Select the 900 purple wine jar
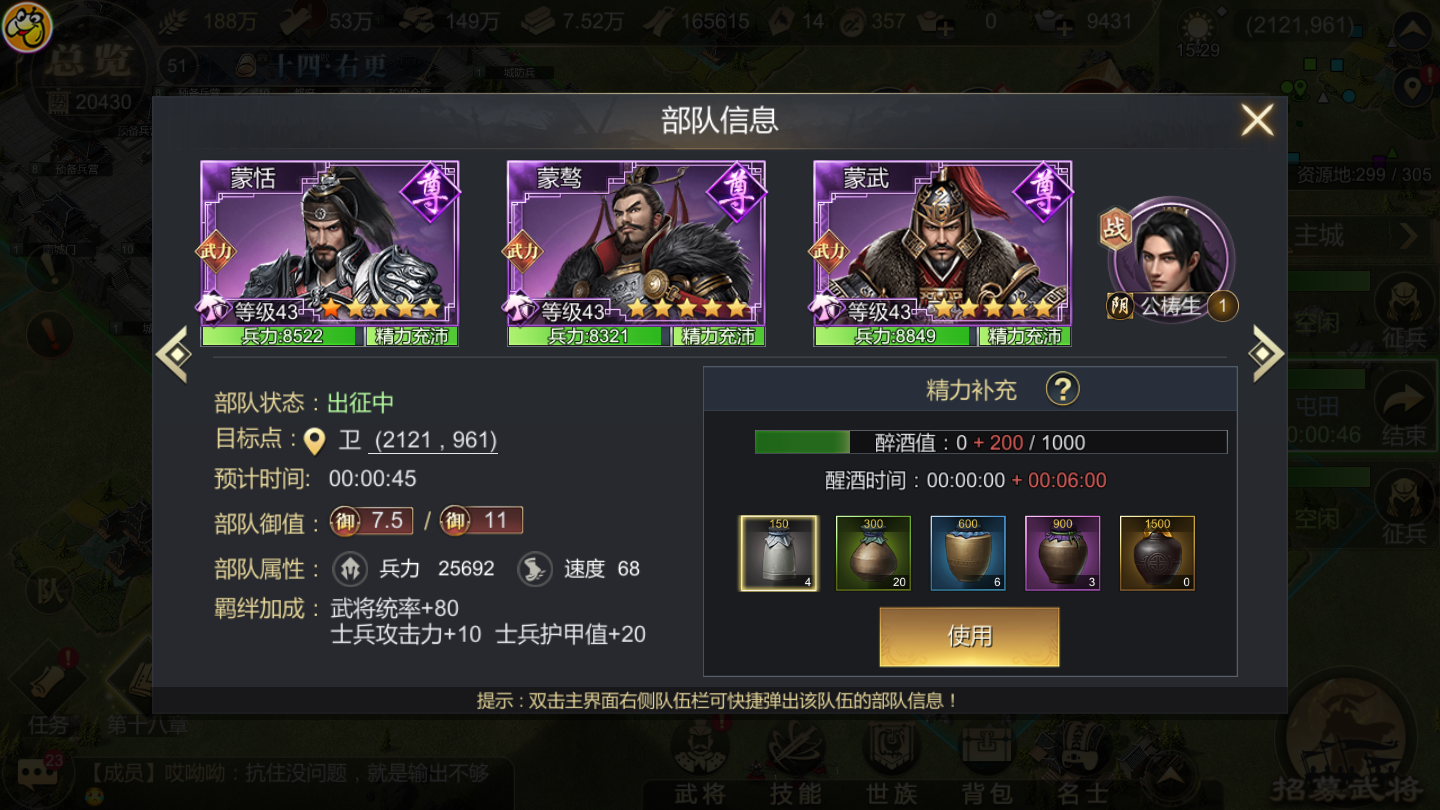The width and height of the screenshot is (1440, 810). (x=1062, y=553)
